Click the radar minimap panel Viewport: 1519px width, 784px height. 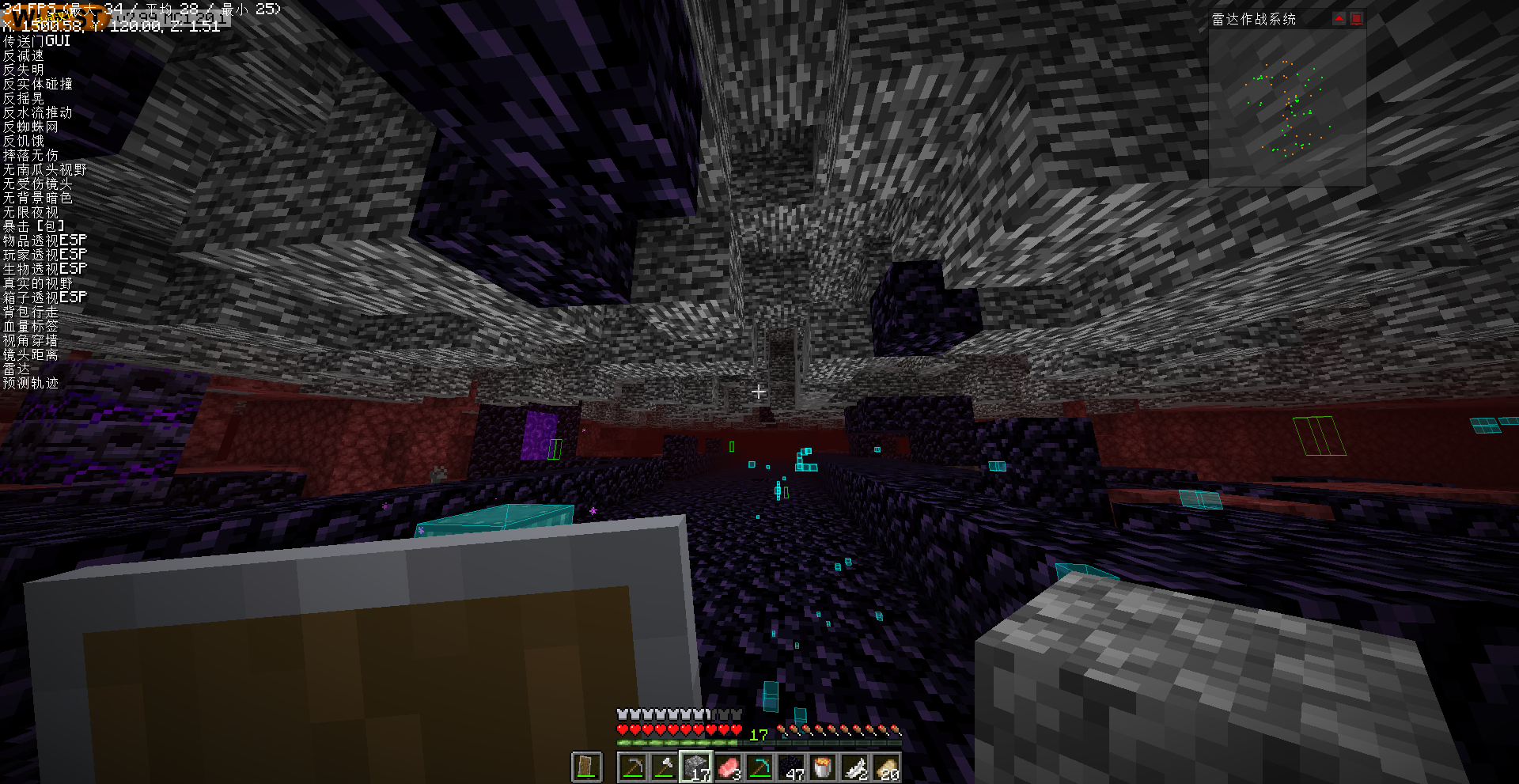(1287, 108)
